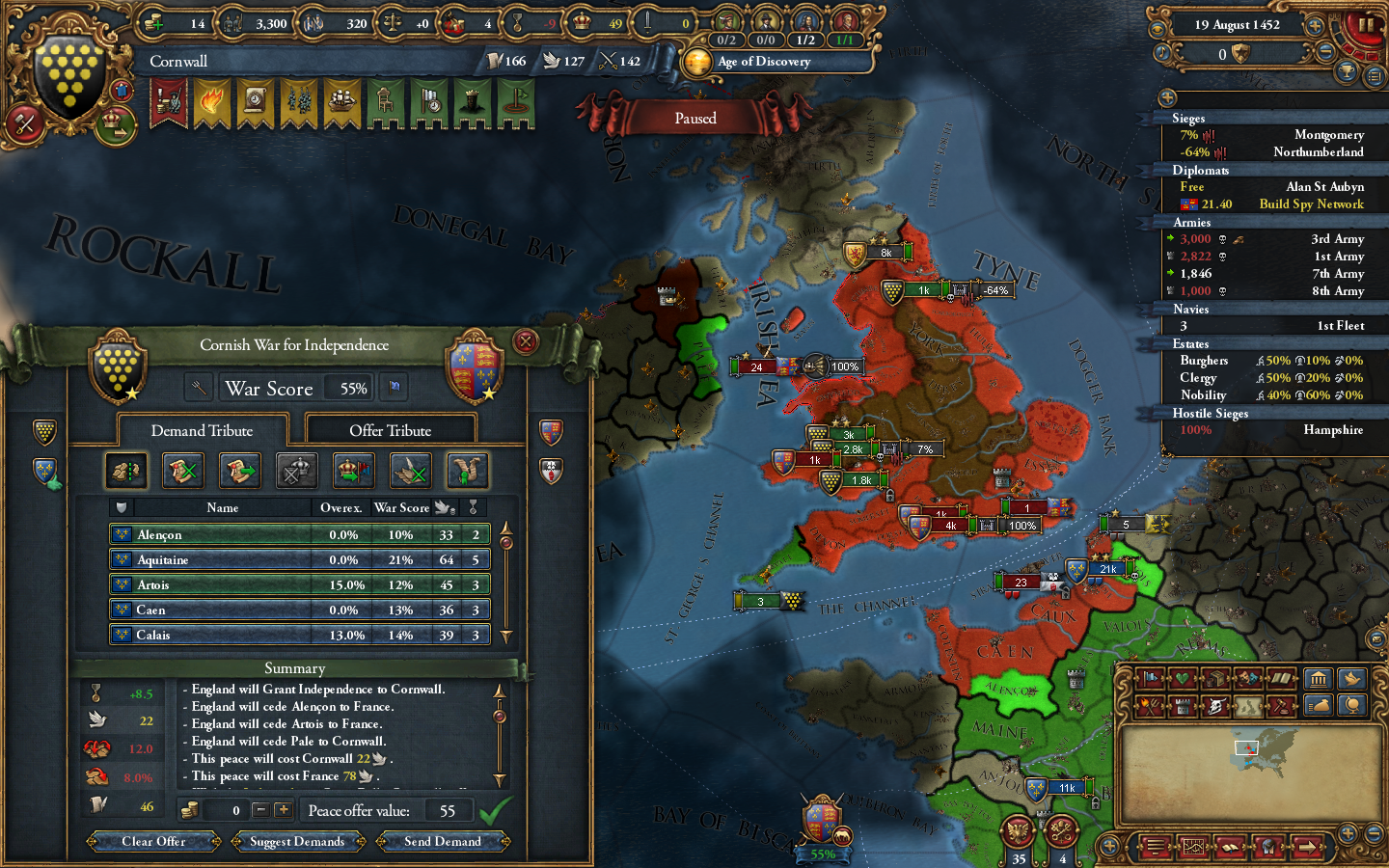The image size is (1389, 868).
Task: Click the globe icon near the minimap
Action: [x=1350, y=706]
